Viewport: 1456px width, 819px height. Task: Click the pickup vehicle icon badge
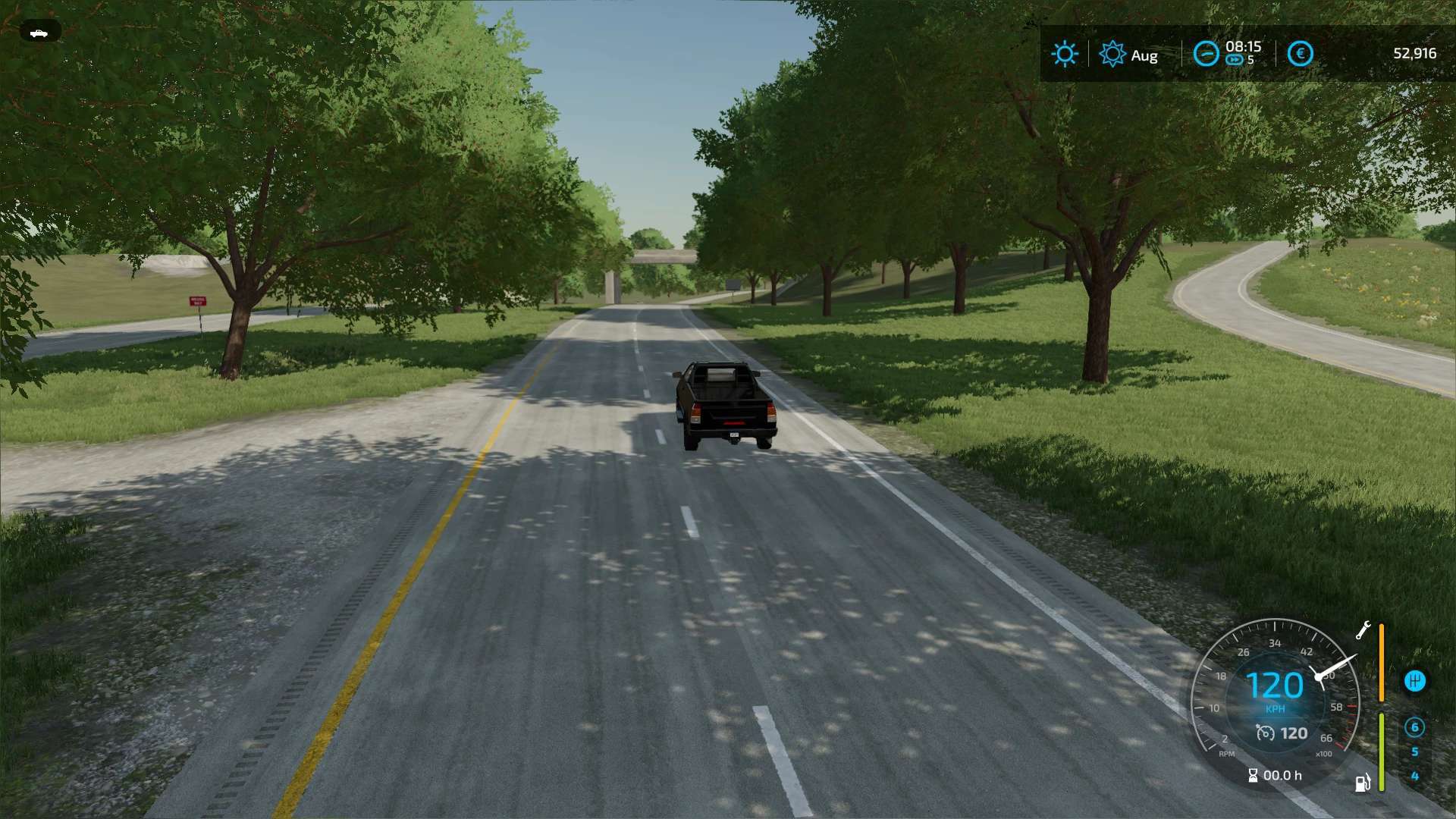click(x=39, y=33)
